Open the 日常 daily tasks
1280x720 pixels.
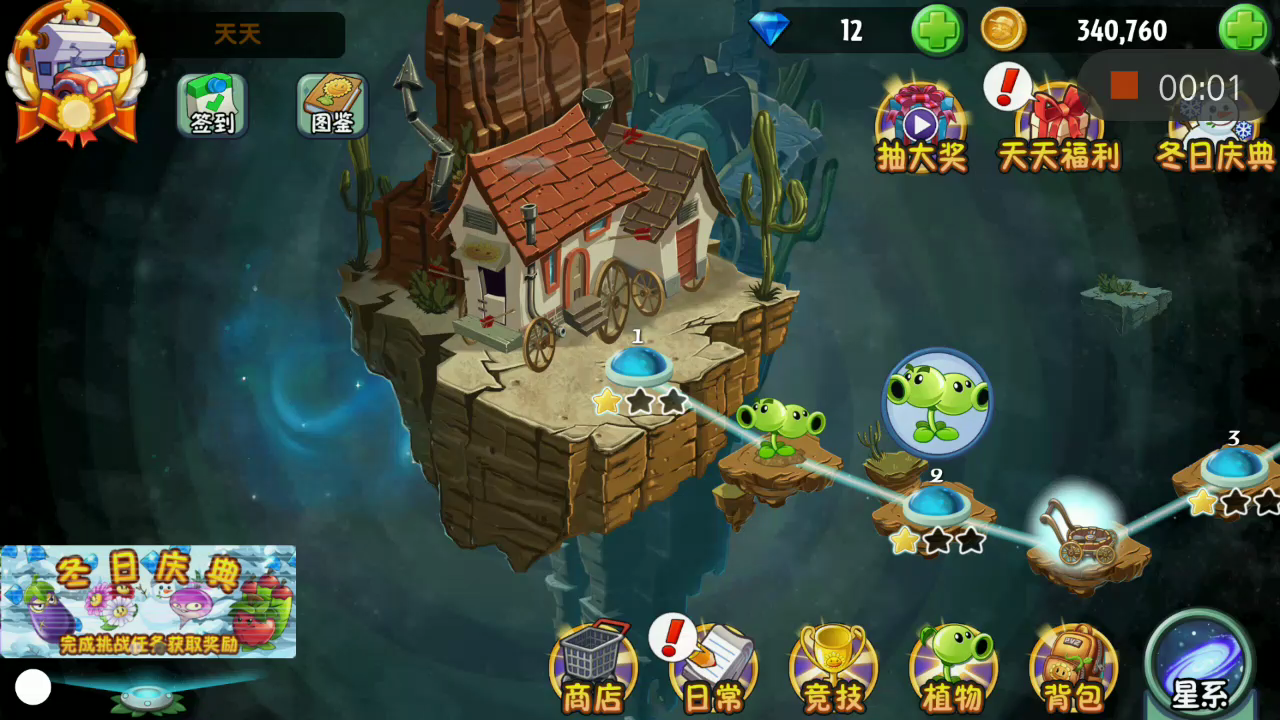point(713,667)
